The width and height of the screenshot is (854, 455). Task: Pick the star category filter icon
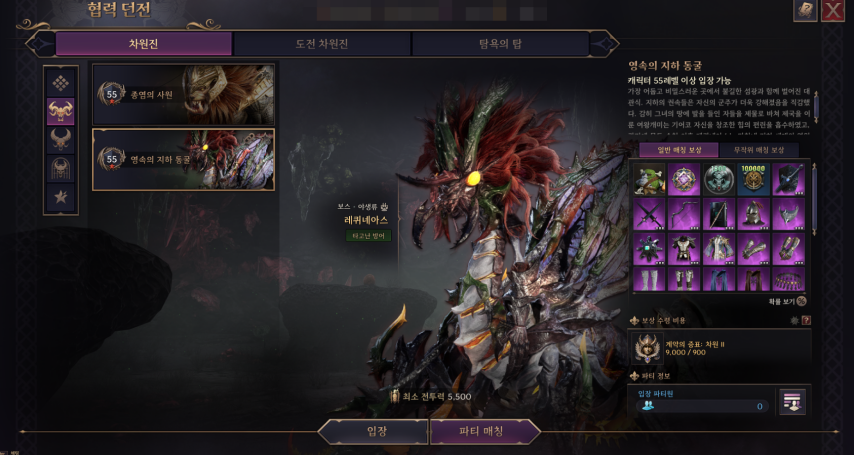tap(61, 196)
